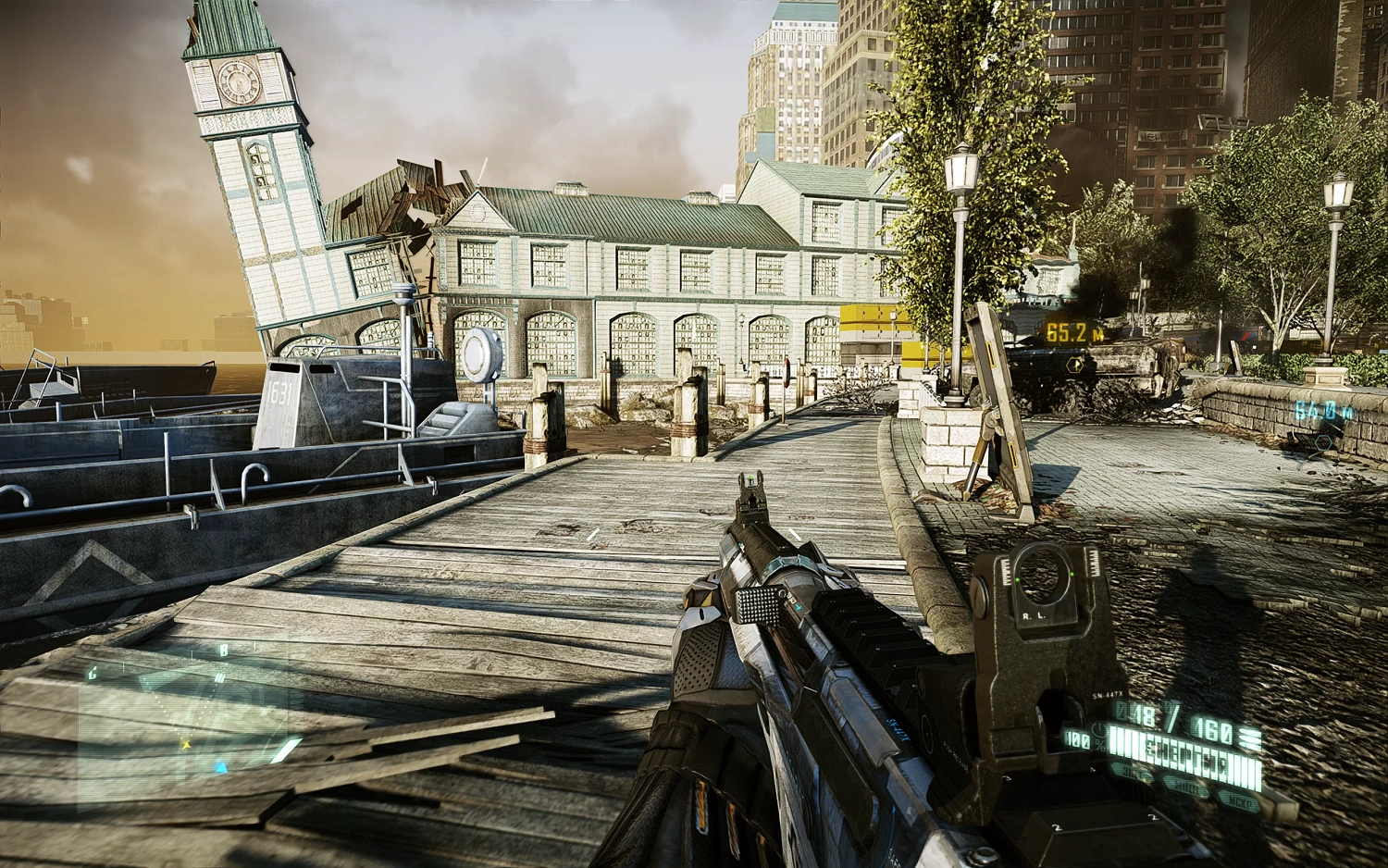Select the fire-mode indicator beside the ammo counter
The height and width of the screenshot is (868, 1388).
[1249, 736]
